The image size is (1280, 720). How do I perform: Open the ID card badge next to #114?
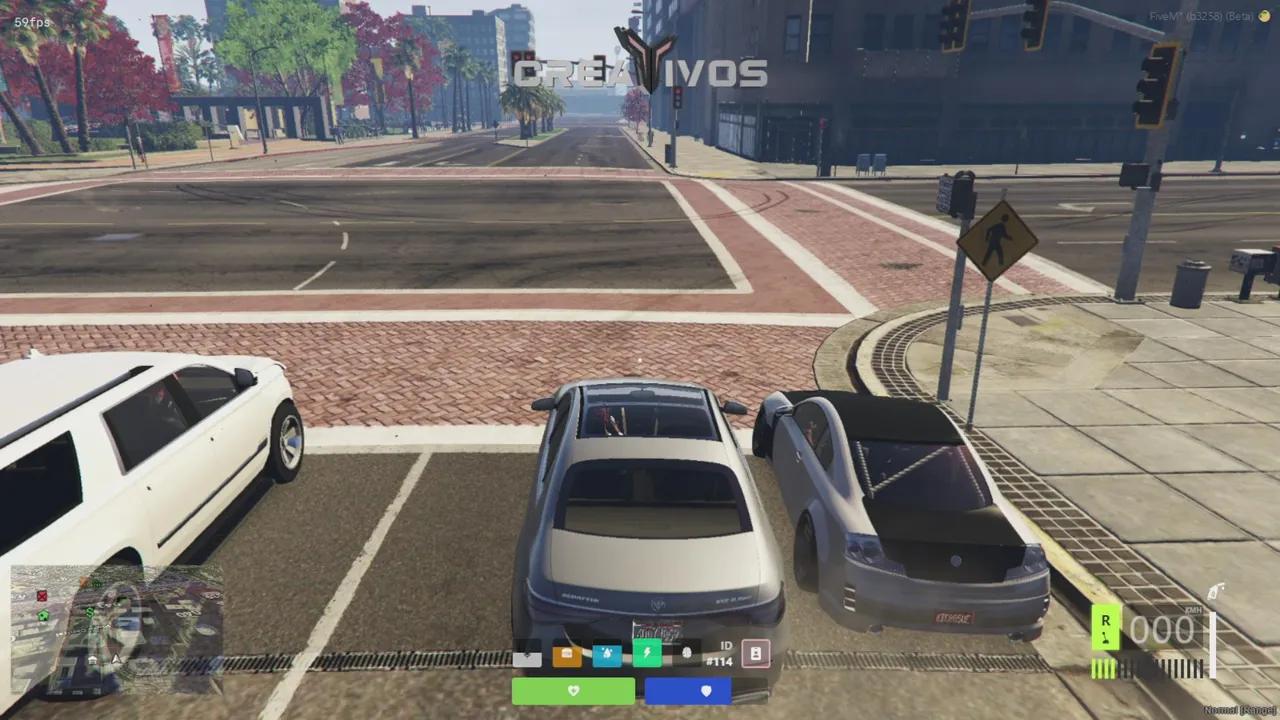pyautogui.click(x=757, y=655)
